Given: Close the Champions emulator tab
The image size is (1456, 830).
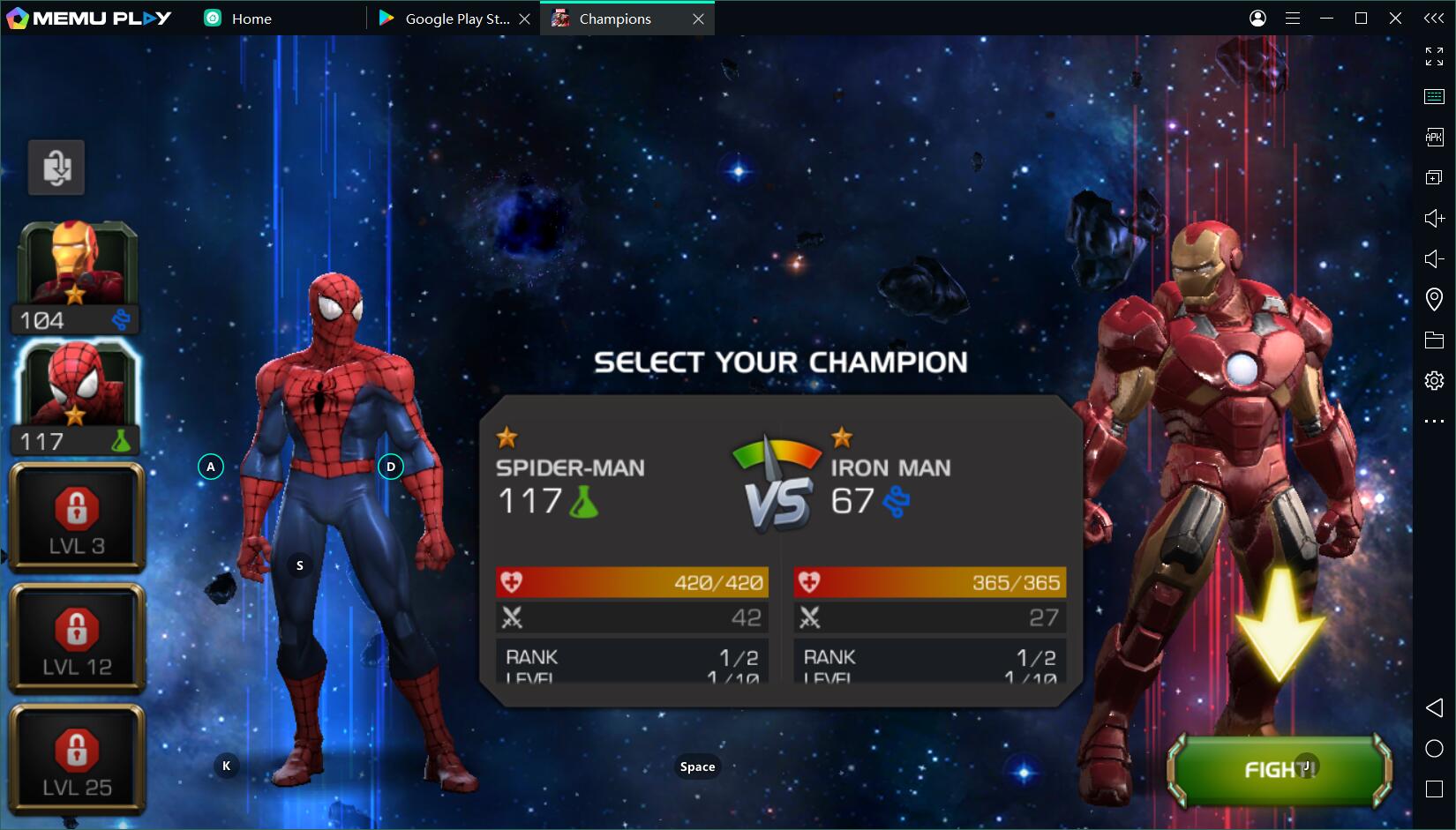Looking at the screenshot, I should coord(698,19).
